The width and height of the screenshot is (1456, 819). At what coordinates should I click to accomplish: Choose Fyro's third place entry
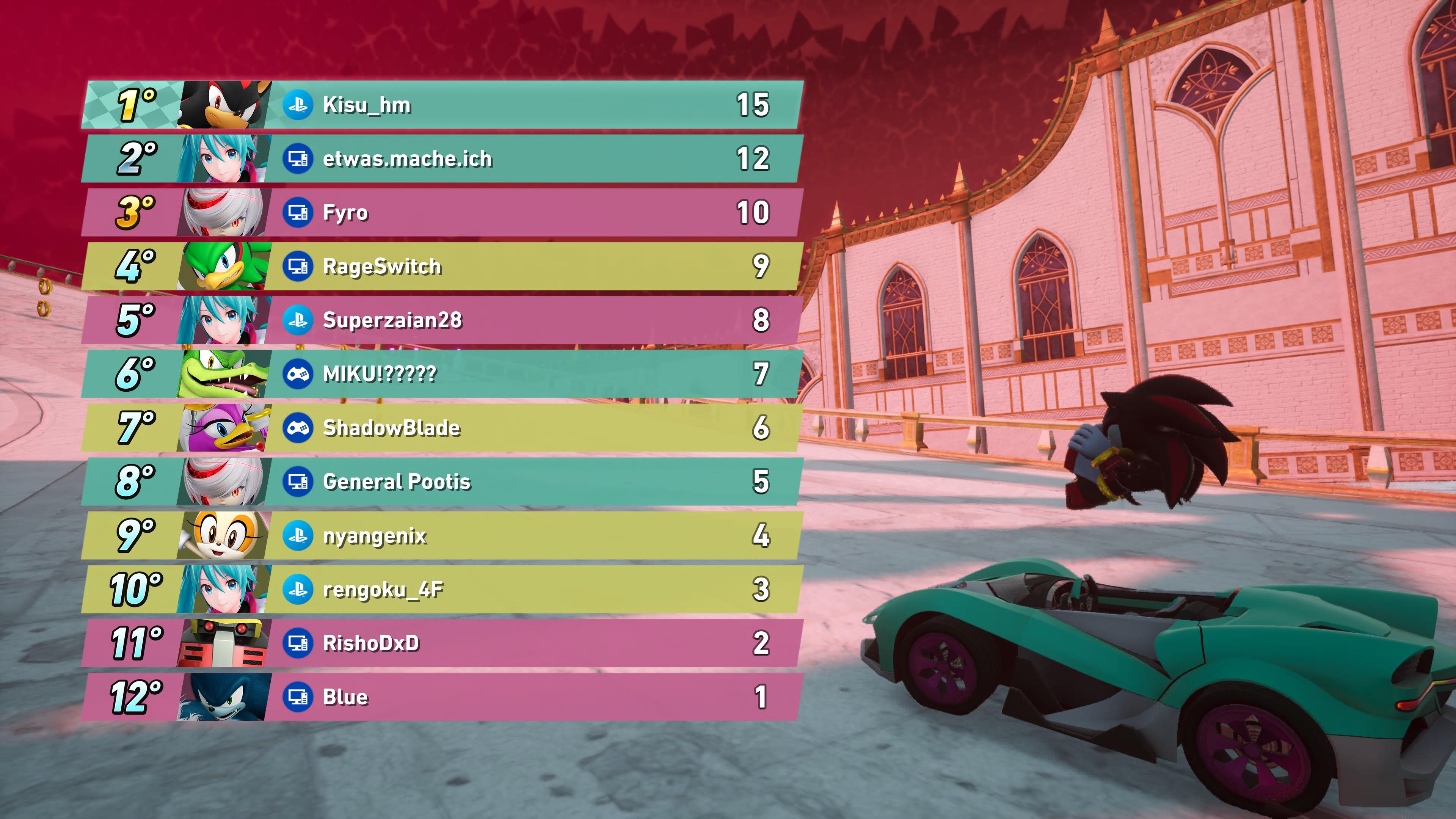click(x=442, y=212)
